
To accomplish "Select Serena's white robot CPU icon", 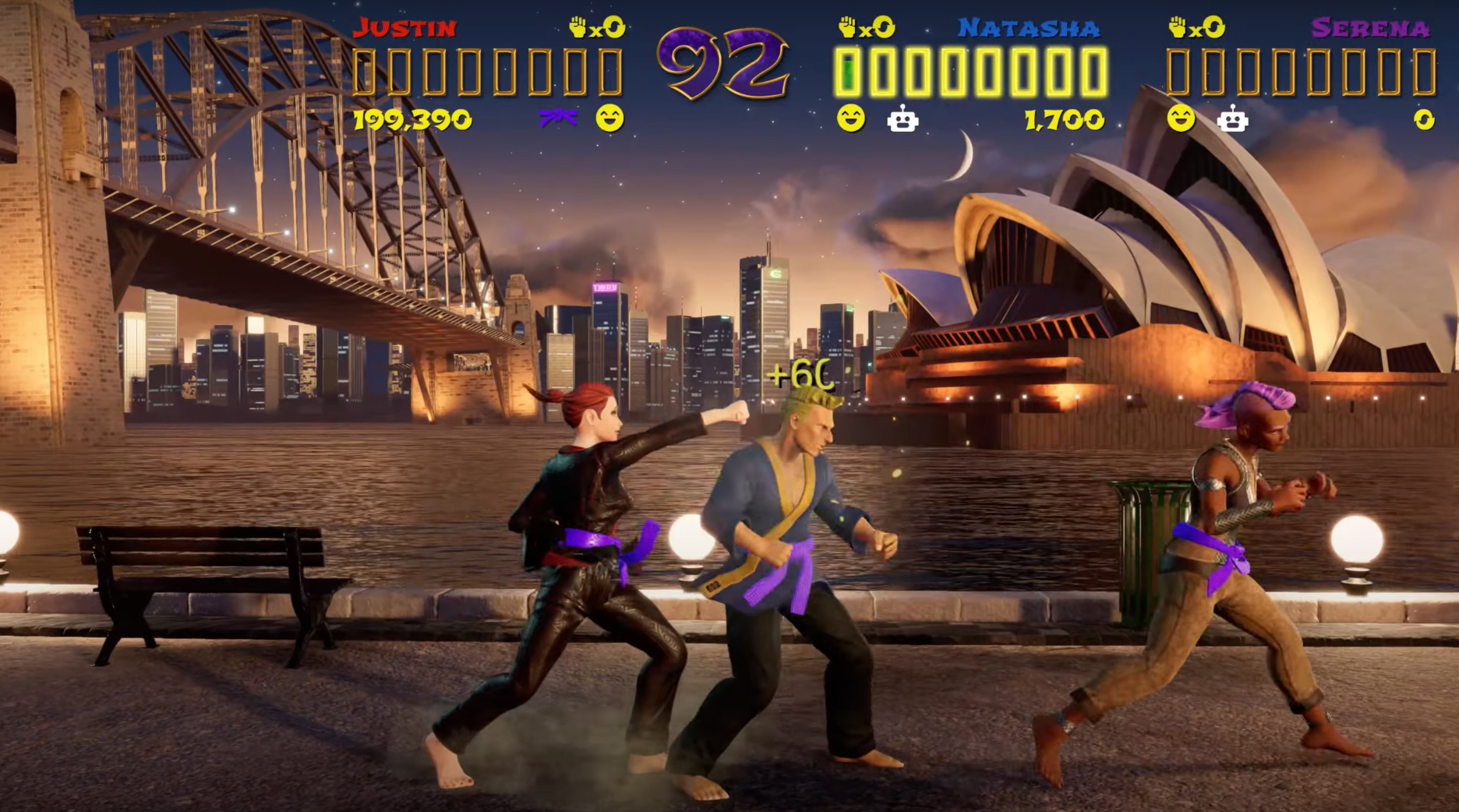I will pyautogui.click(x=1232, y=119).
